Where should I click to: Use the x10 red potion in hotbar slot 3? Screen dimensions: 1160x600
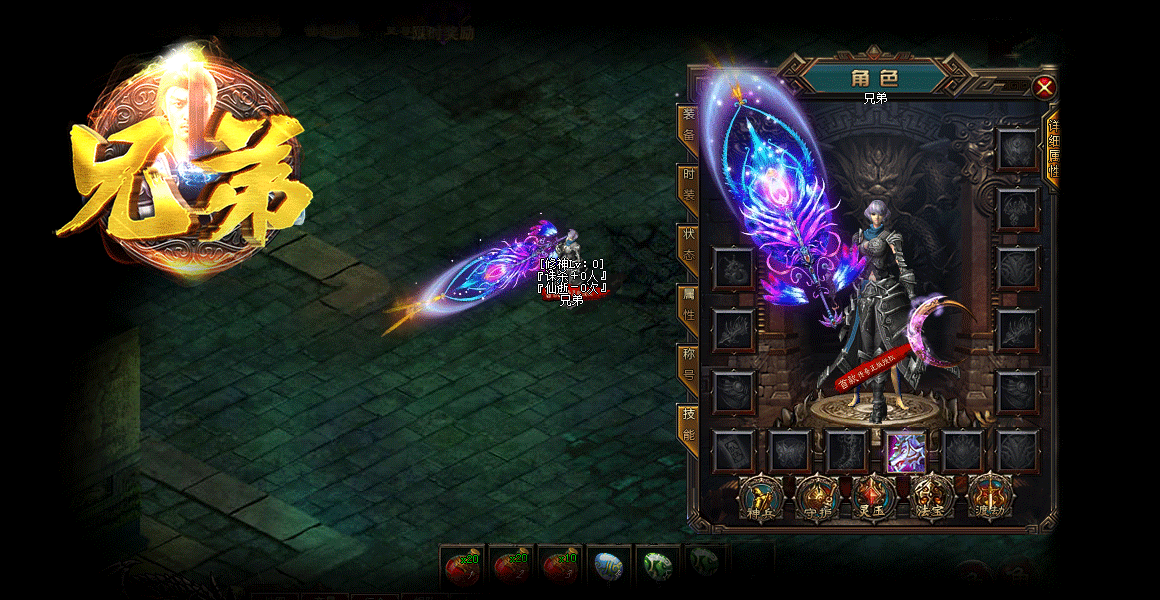pyautogui.click(x=560, y=567)
